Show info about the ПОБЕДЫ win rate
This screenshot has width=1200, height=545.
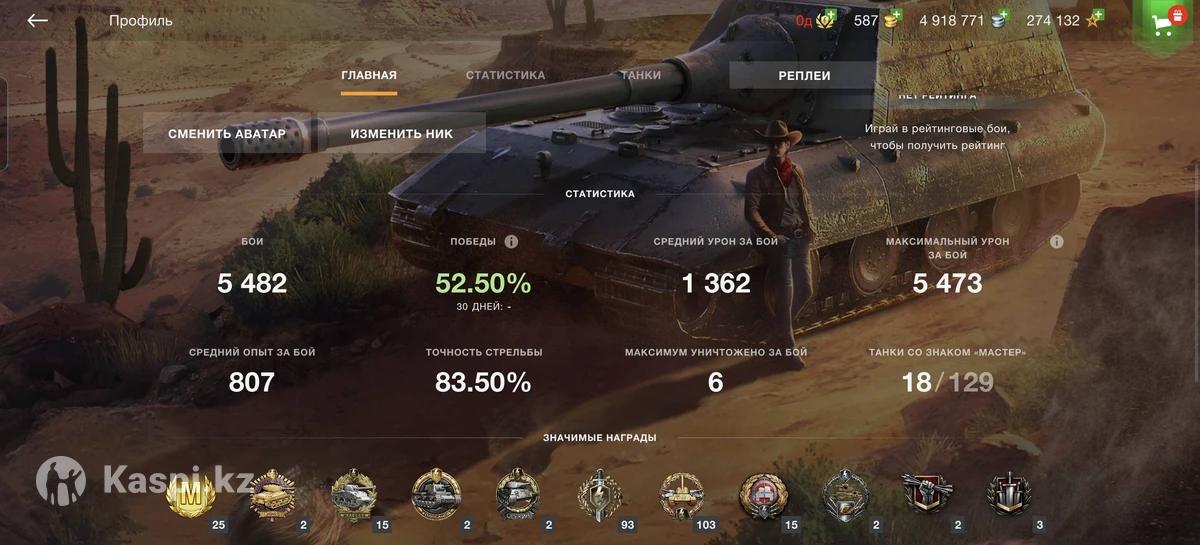click(x=511, y=242)
